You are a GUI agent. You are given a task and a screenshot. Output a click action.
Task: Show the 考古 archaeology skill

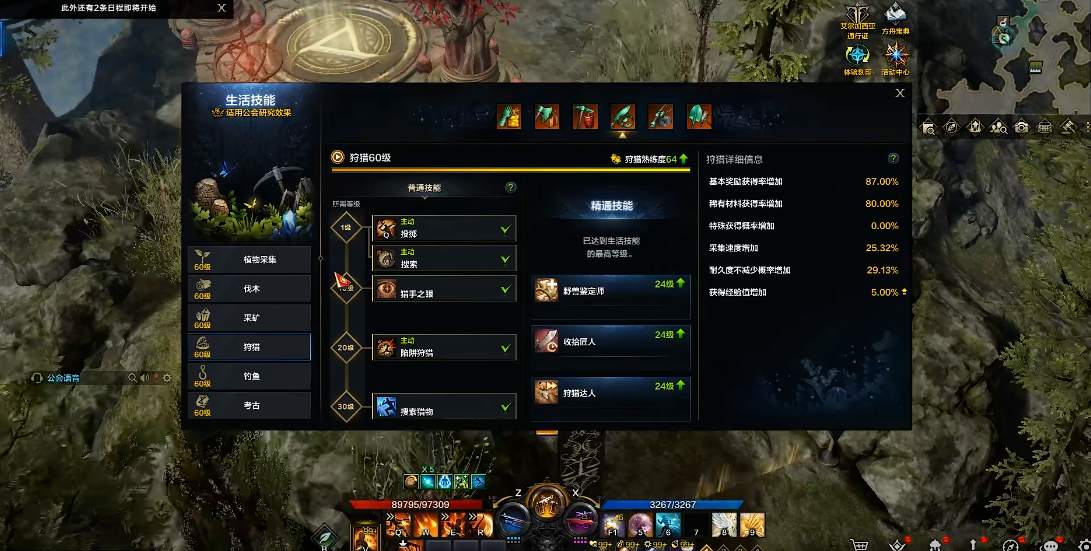point(249,405)
